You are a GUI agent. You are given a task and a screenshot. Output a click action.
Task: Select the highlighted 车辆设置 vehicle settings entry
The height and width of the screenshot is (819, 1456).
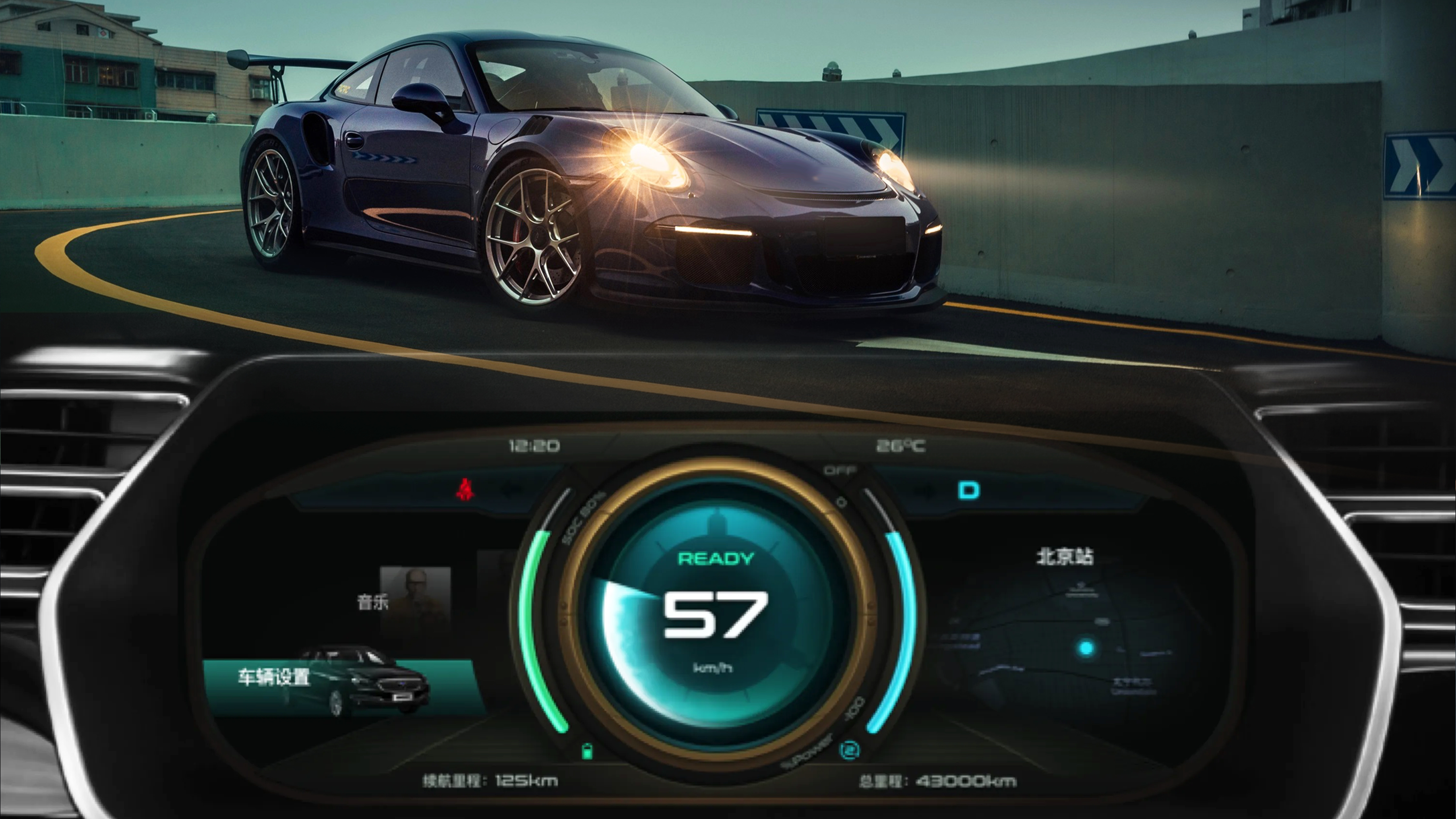click(274, 676)
